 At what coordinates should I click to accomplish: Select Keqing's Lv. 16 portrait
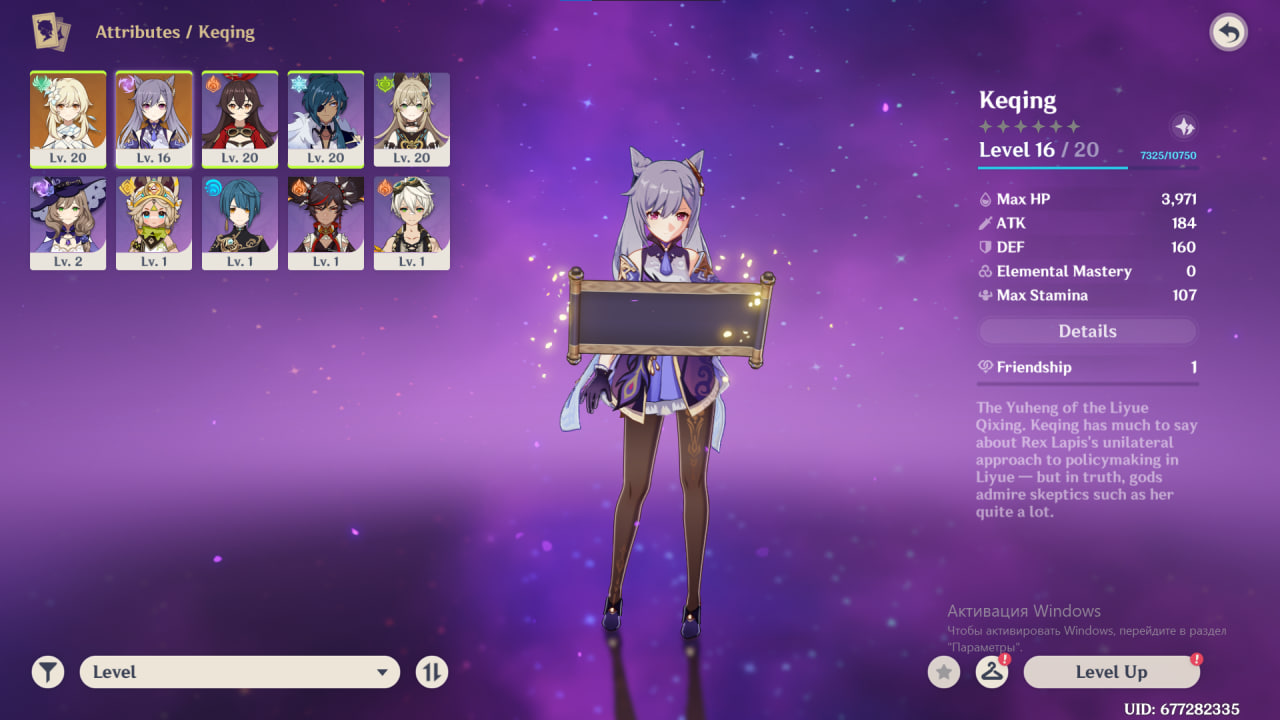coord(154,119)
